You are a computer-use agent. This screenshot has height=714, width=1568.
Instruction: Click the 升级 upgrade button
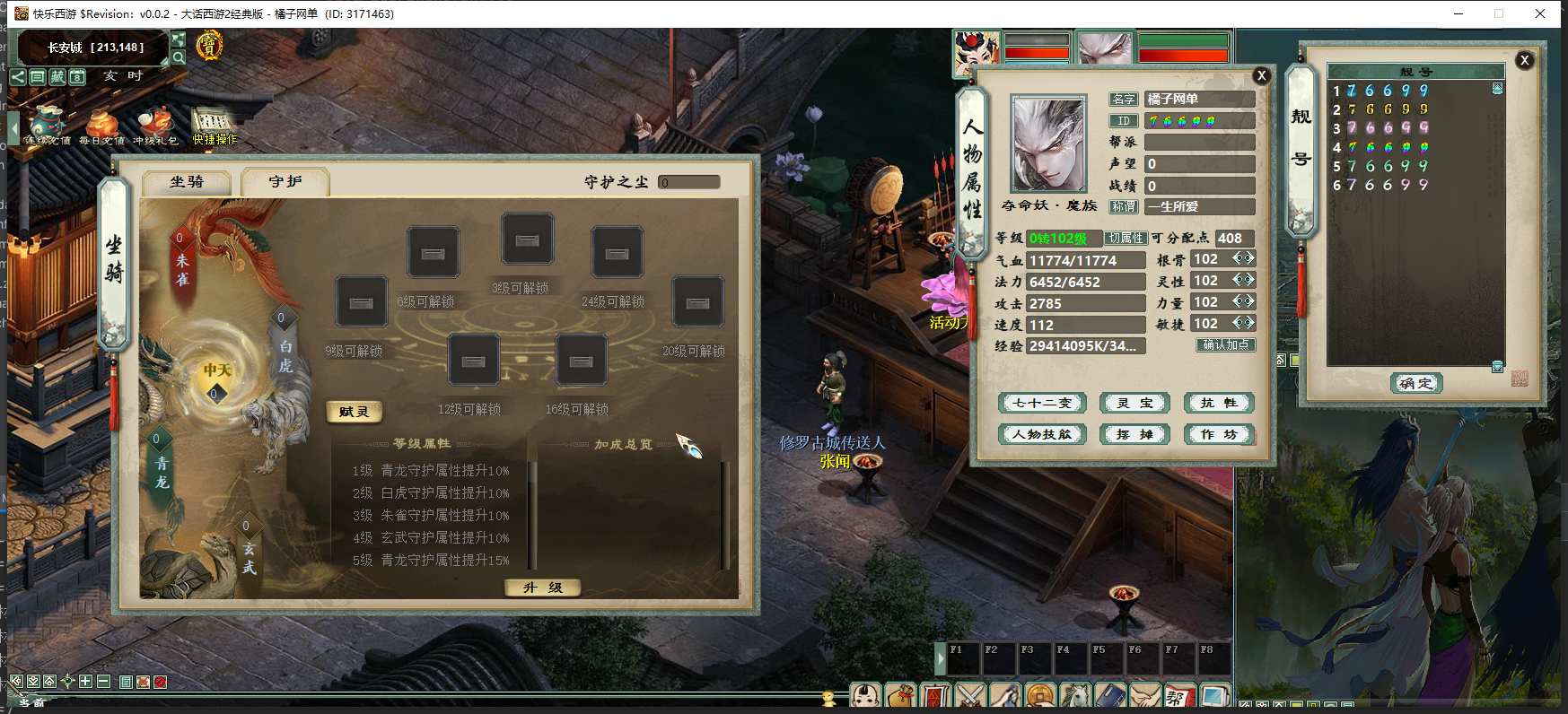(542, 588)
